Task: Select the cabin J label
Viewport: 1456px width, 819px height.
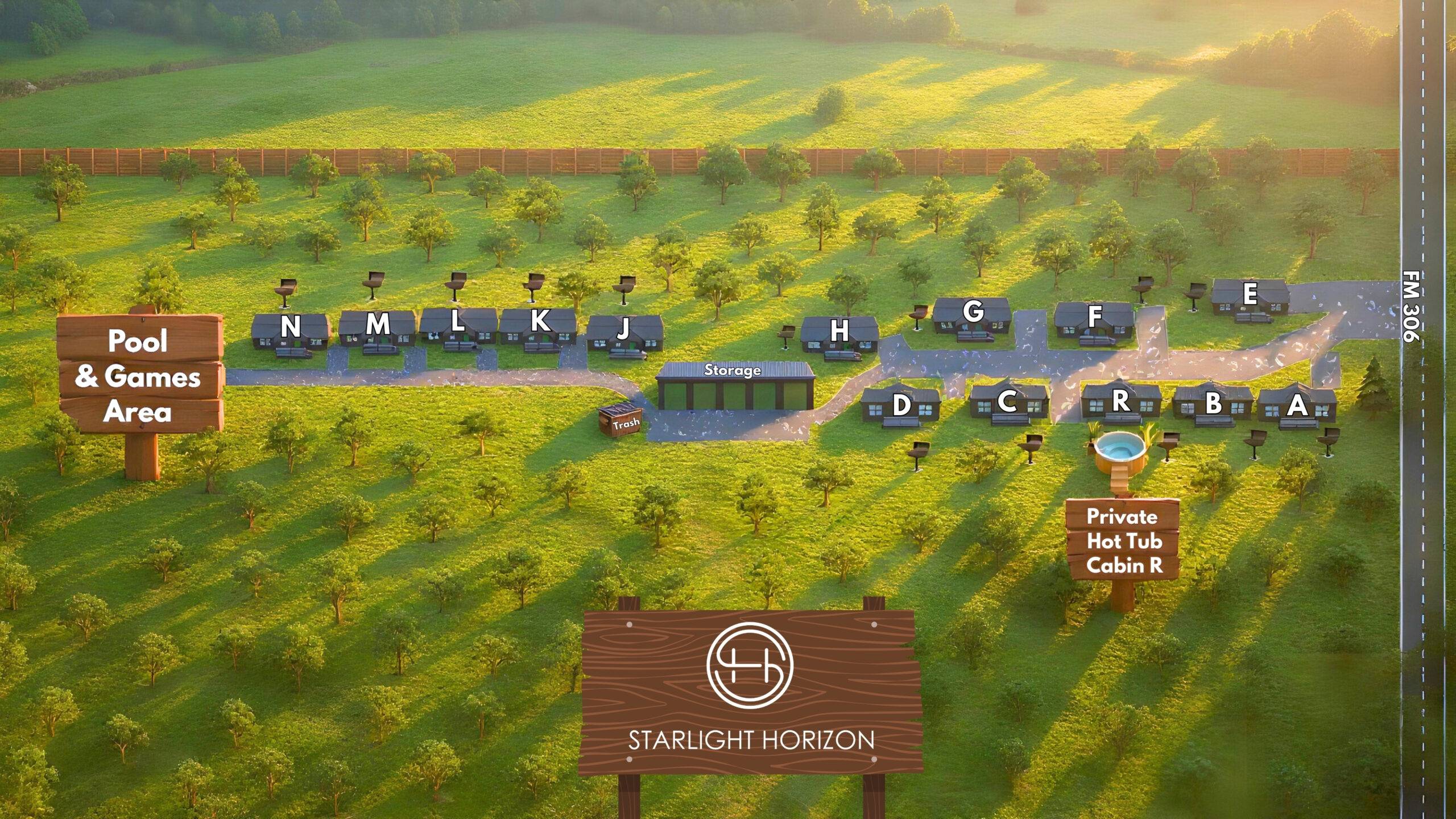Action: 624,328
